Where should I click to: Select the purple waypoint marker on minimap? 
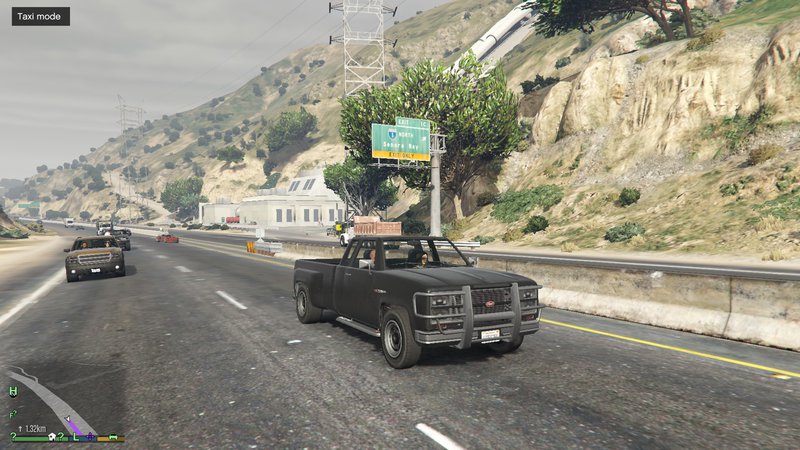click(x=89, y=436)
